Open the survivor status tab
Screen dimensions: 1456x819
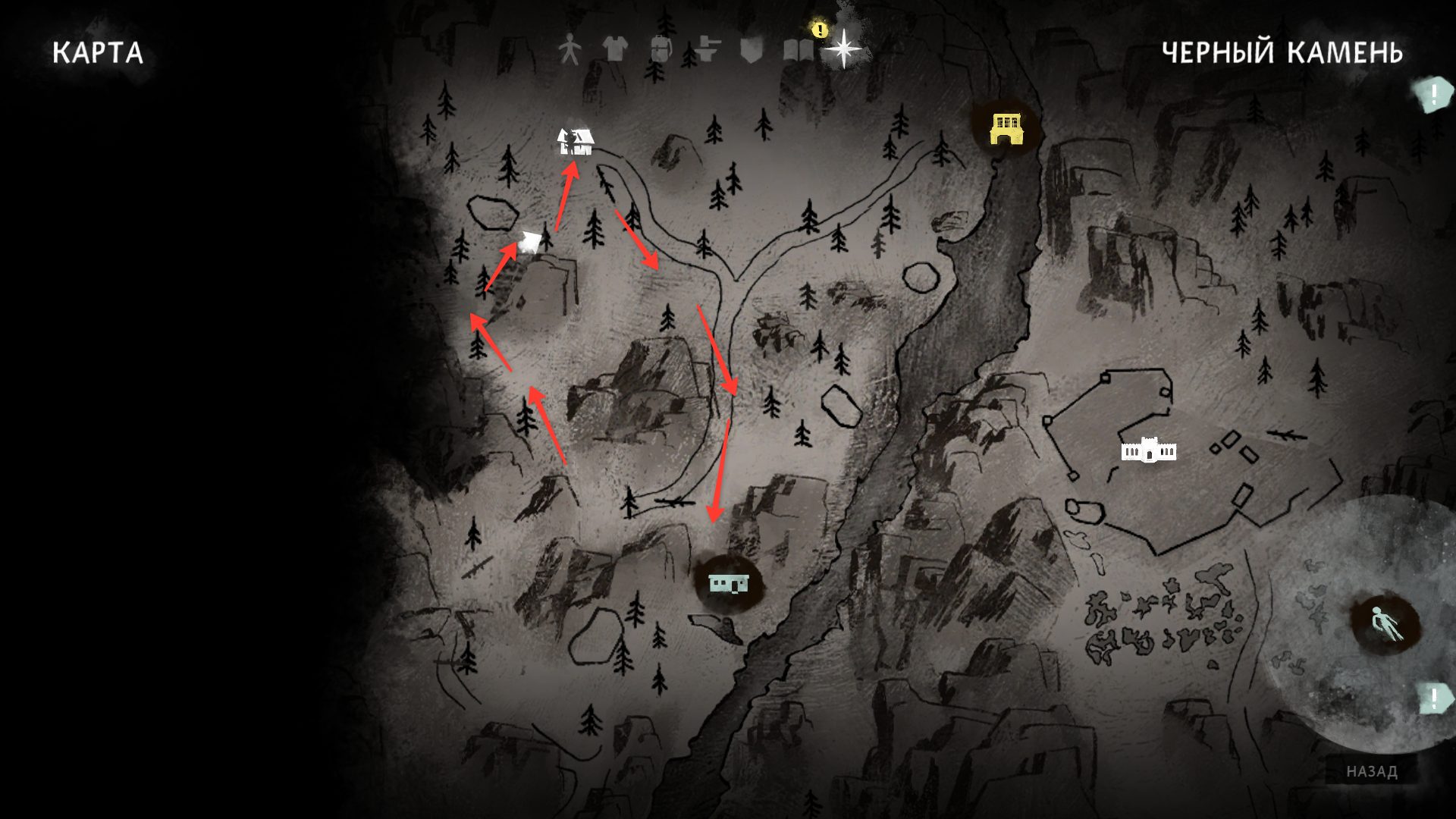click(569, 49)
